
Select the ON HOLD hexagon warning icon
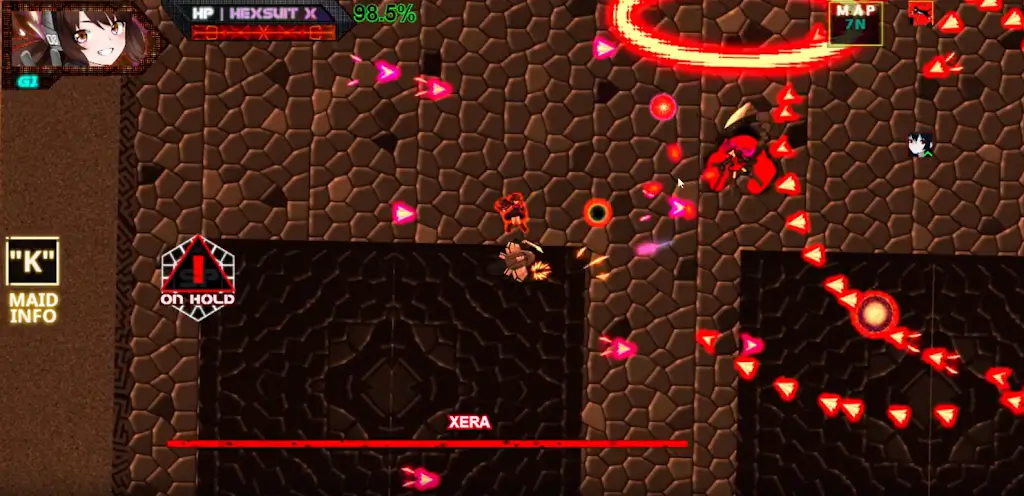tap(198, 276)
